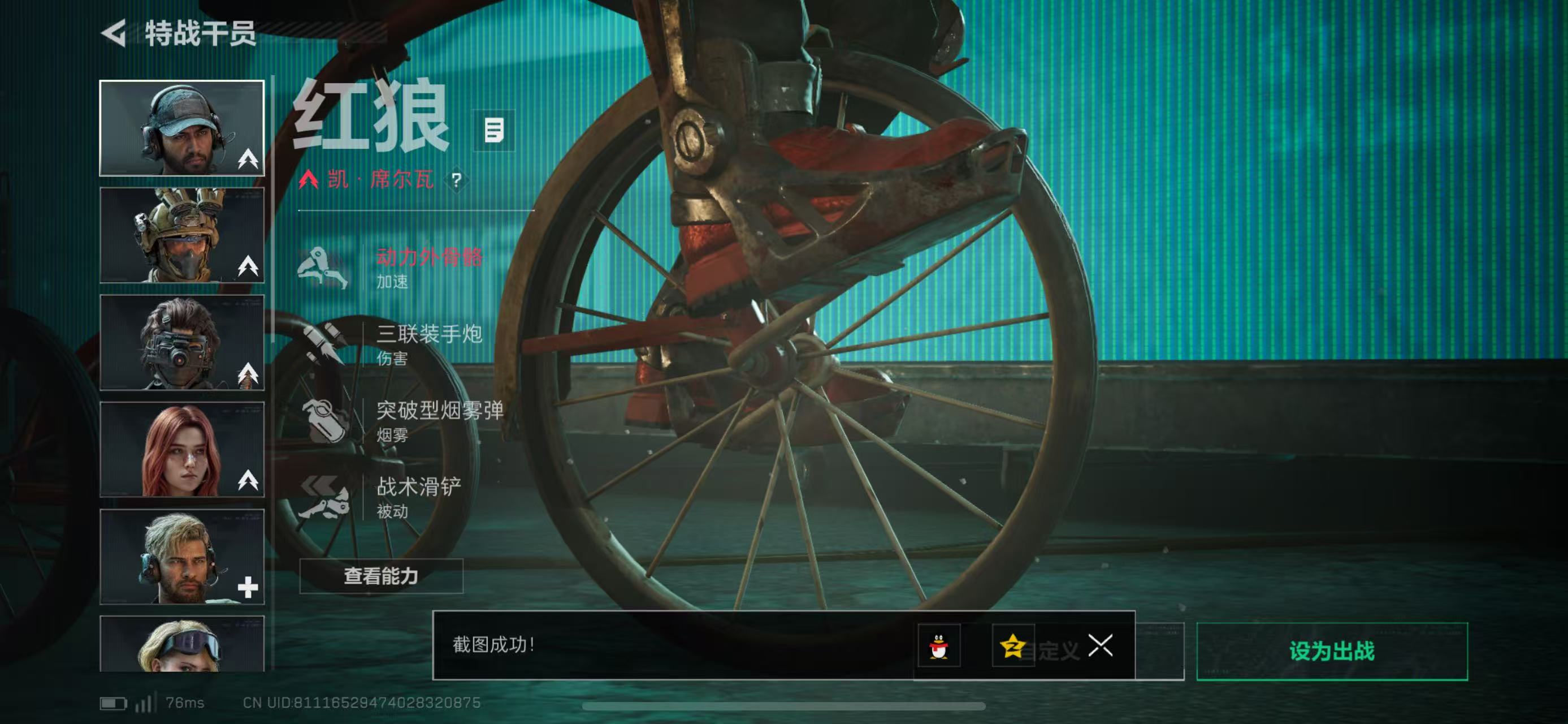1568x724 pixels.
Task: Select the blonde operator wearing goggles
Action: 181,644
